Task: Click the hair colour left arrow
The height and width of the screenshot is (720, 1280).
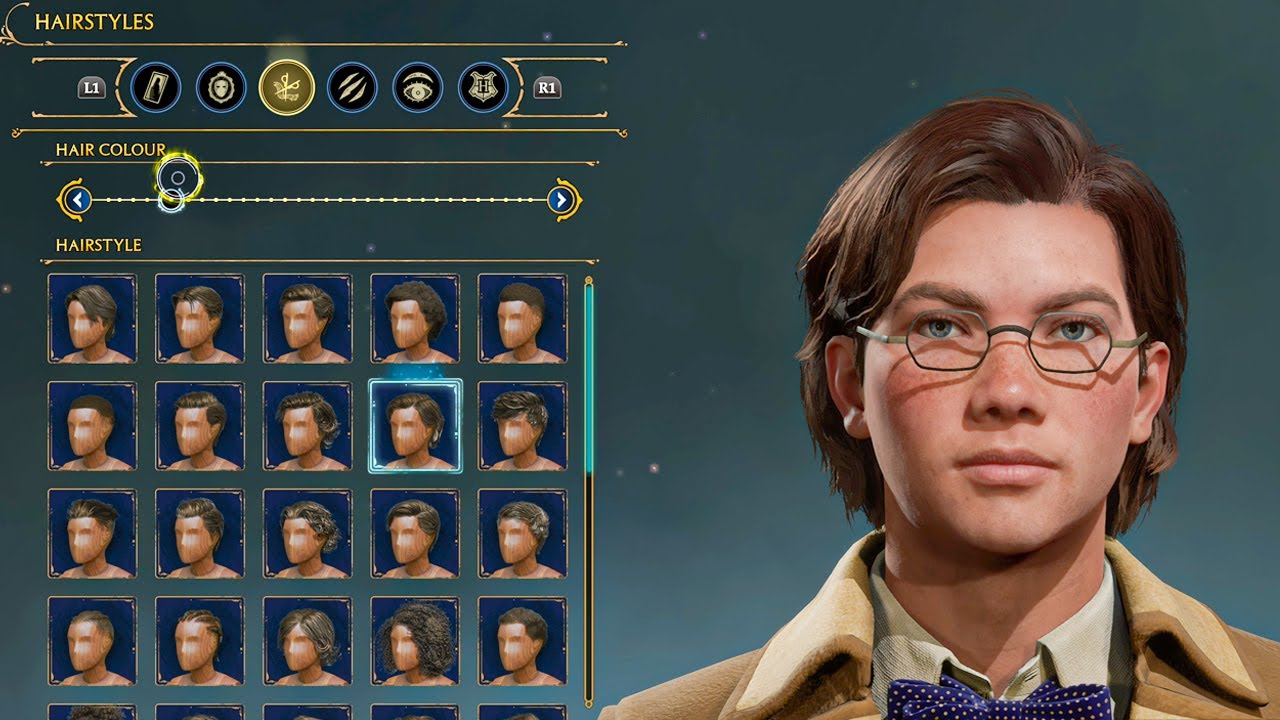Action: click(x=77, y=200)
